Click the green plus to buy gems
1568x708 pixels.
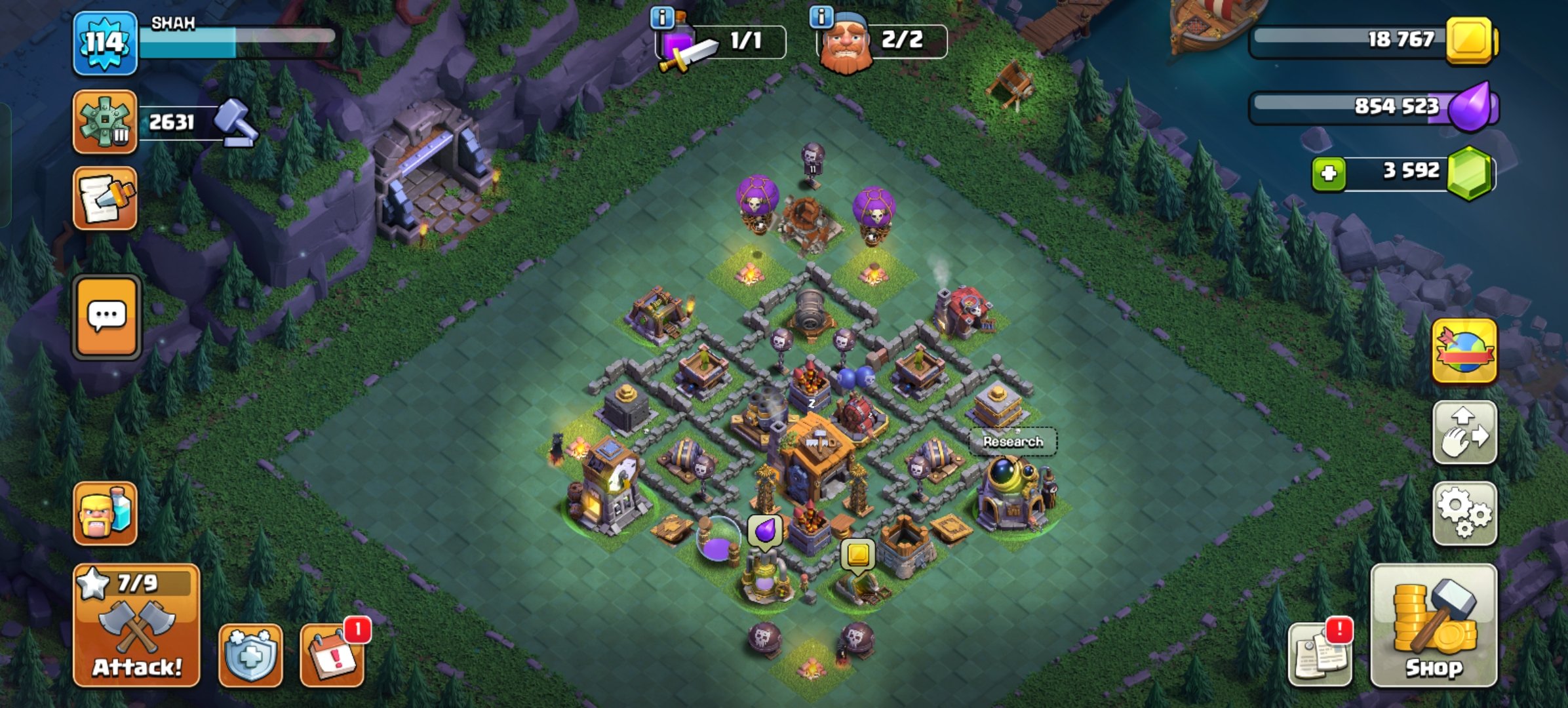point(1328,174)
